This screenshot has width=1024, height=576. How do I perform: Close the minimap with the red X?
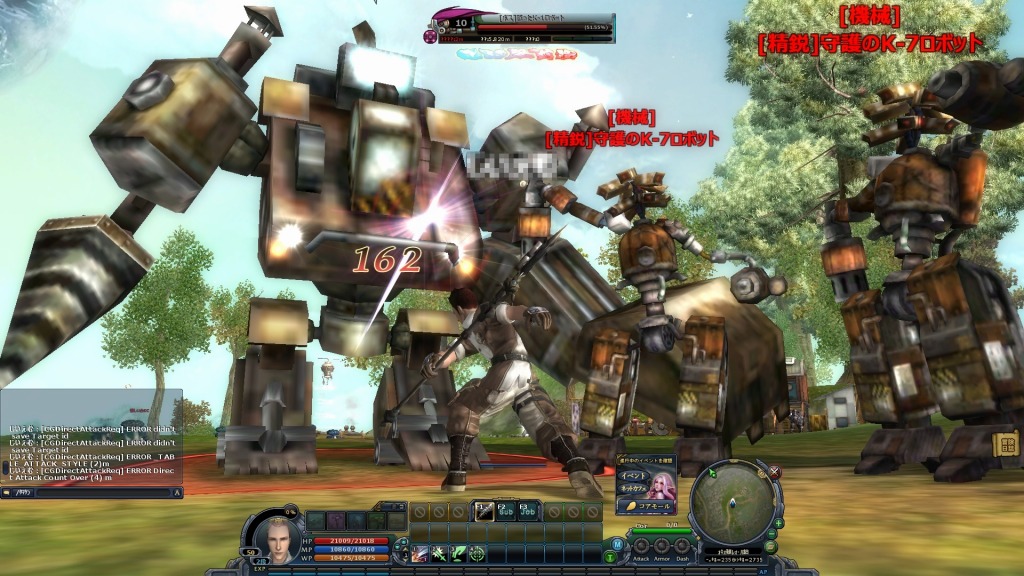[774, 471]
